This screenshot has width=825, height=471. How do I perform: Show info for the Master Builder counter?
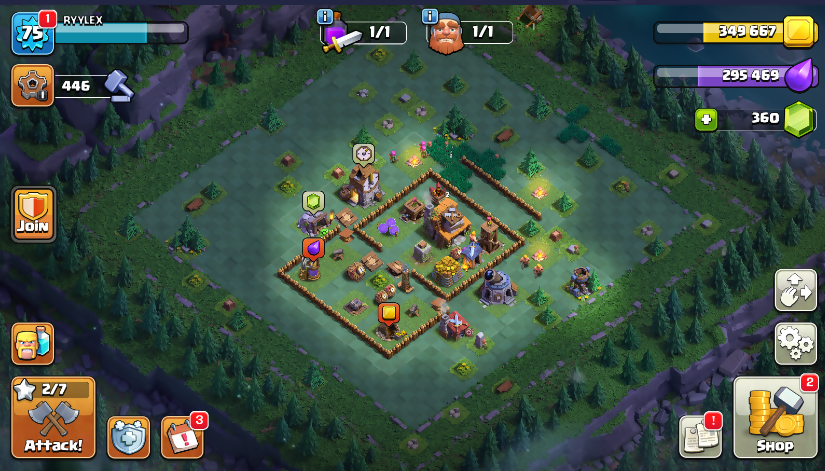[x=430, y=16]
